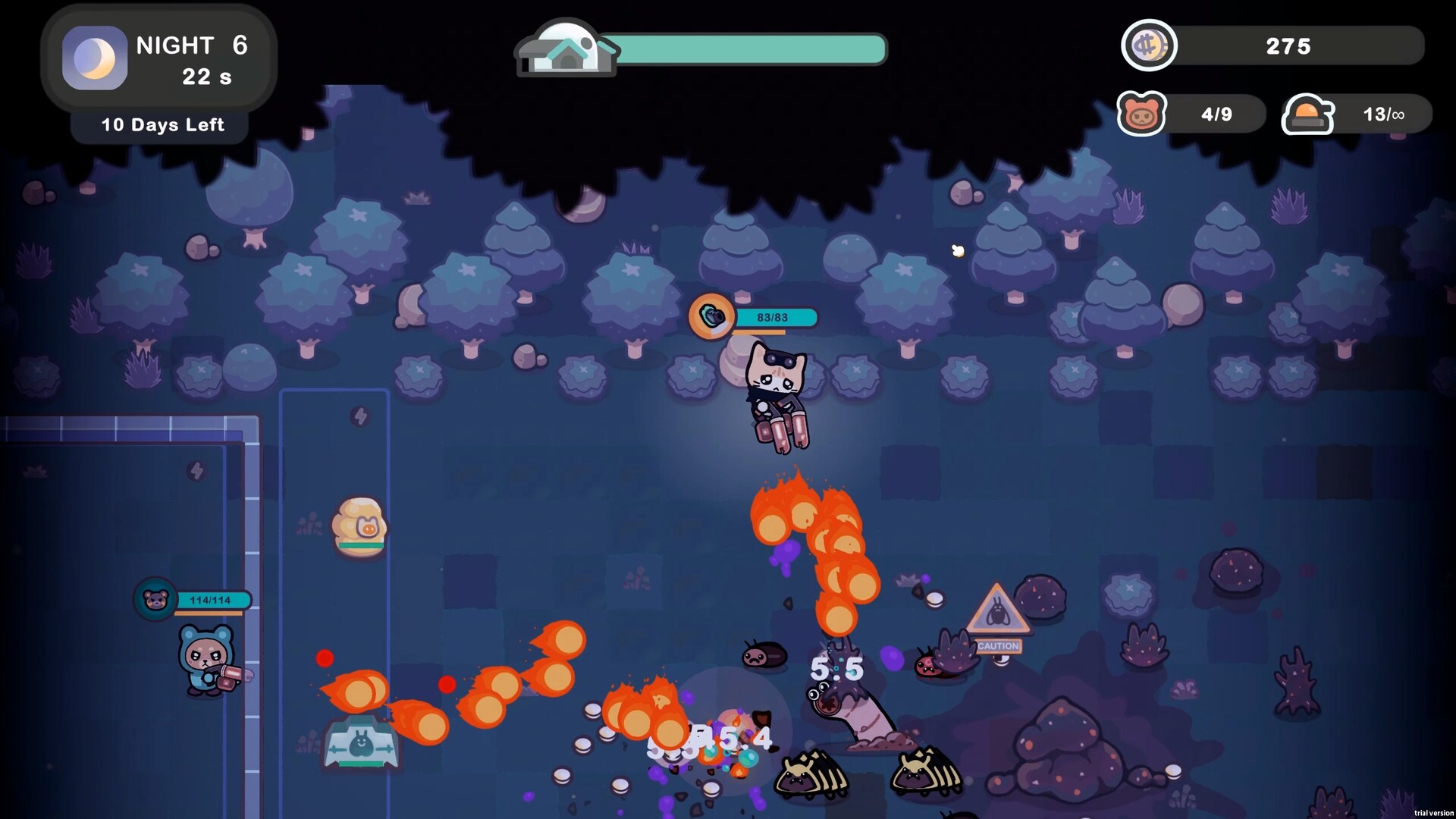Click the 275 coin total

1287,45
